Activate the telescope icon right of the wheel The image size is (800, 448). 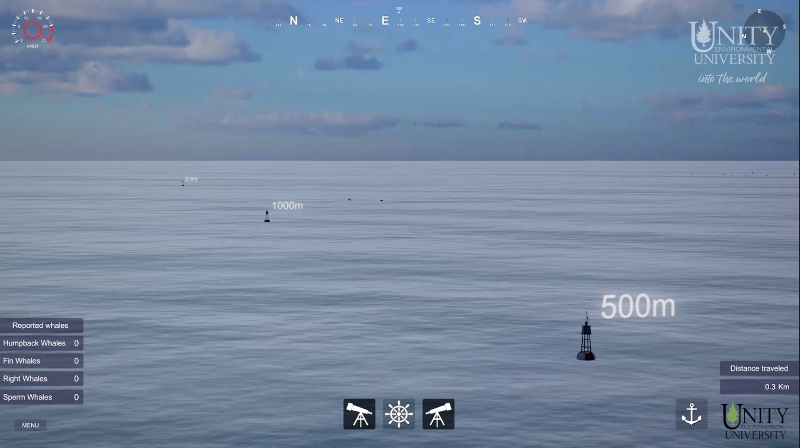(438, 414)
